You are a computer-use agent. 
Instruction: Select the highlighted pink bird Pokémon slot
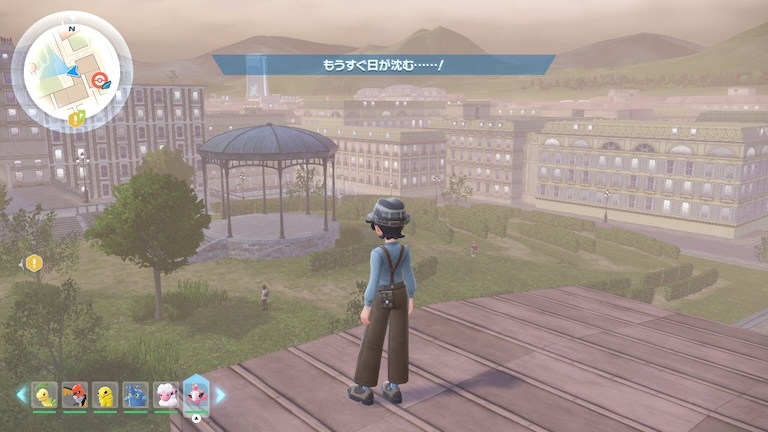(x=196, y=394)
